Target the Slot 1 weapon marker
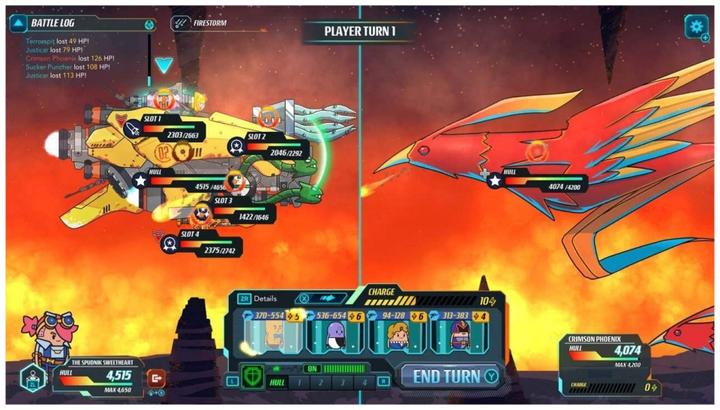 tap(133, 130)
